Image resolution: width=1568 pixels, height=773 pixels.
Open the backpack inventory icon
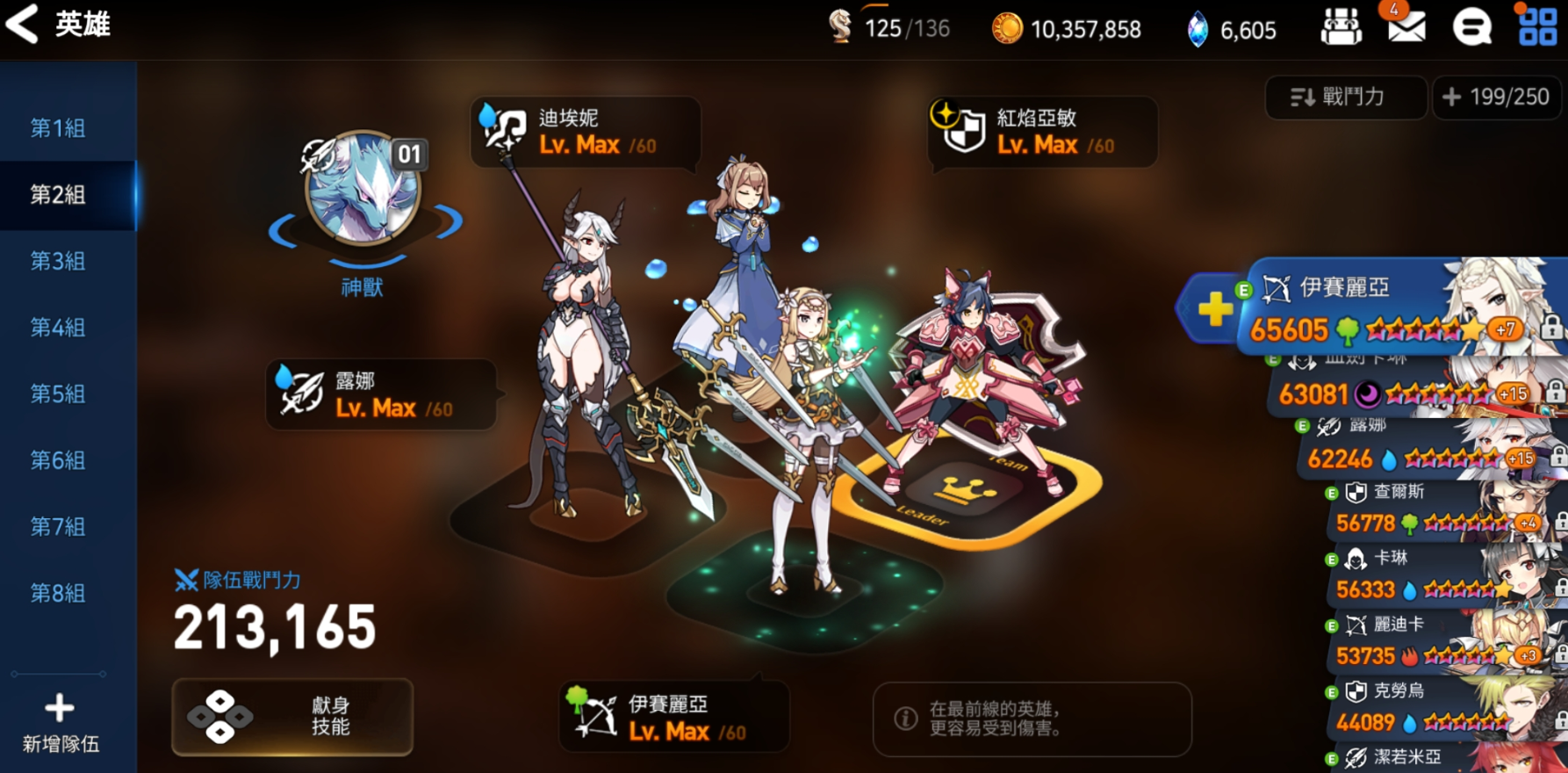pyautogui.click(x=1341, y=26)
